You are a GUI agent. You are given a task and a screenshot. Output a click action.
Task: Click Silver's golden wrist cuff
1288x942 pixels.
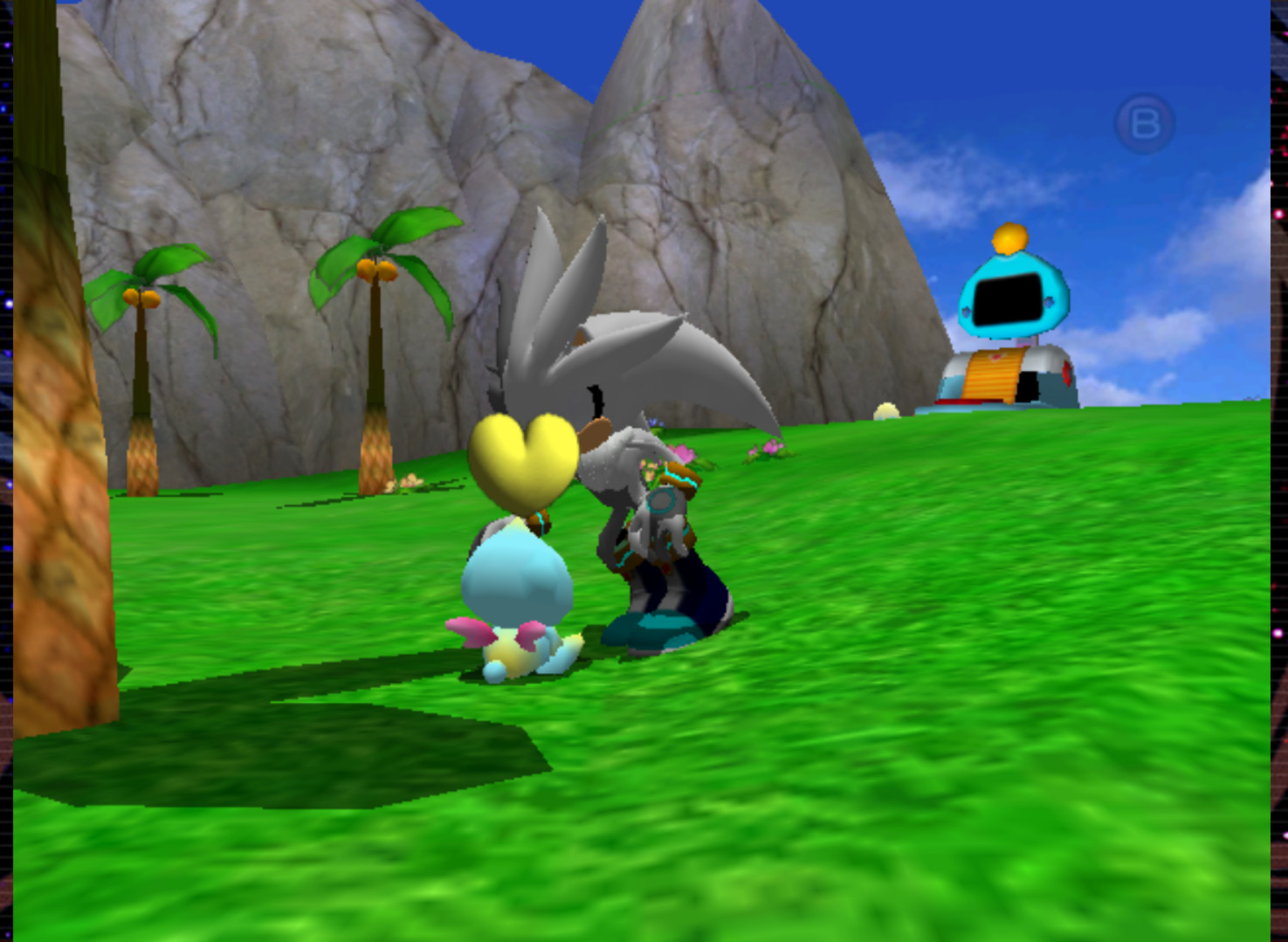(682, 478)
